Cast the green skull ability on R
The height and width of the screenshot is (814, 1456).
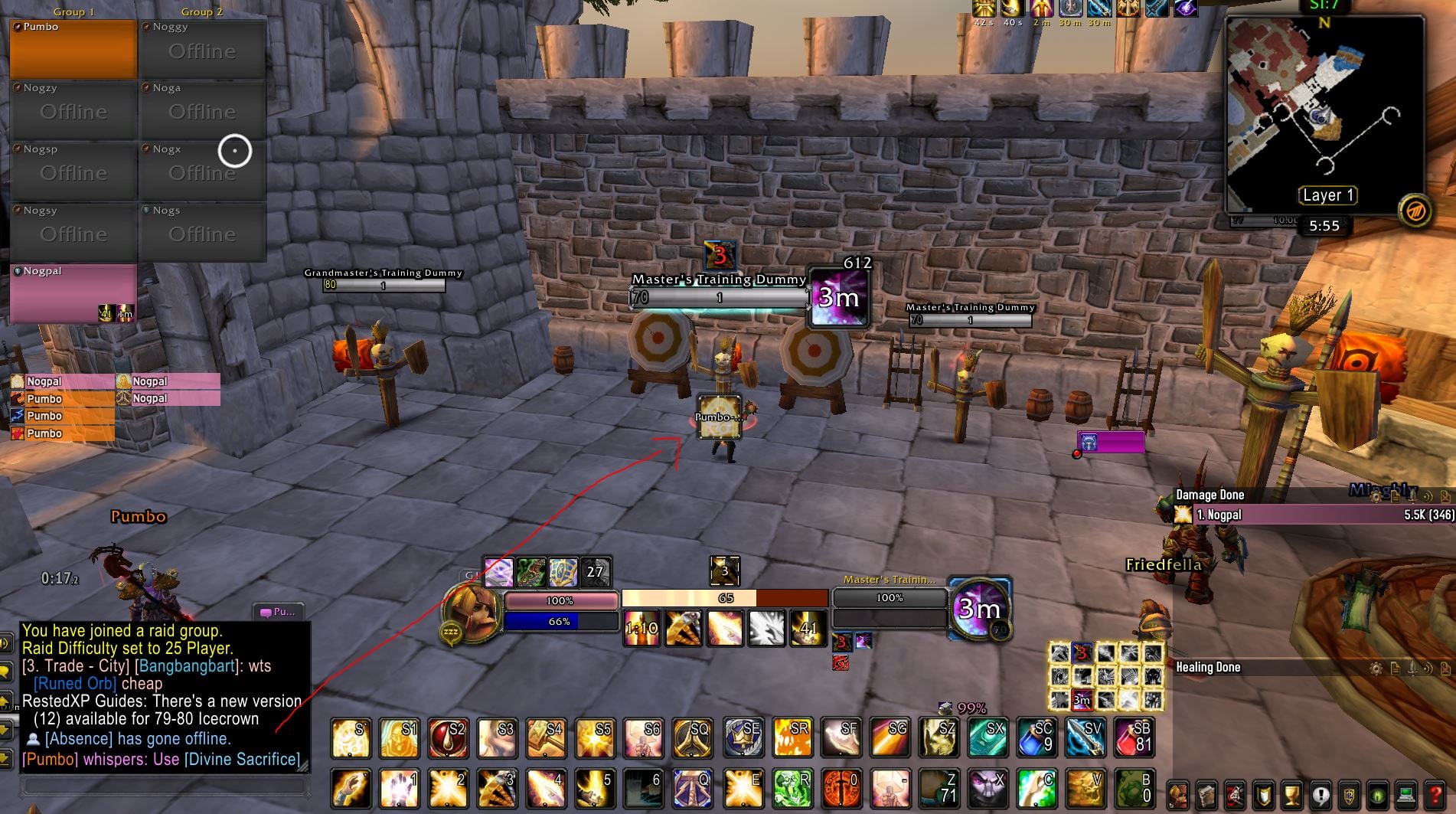792,788
